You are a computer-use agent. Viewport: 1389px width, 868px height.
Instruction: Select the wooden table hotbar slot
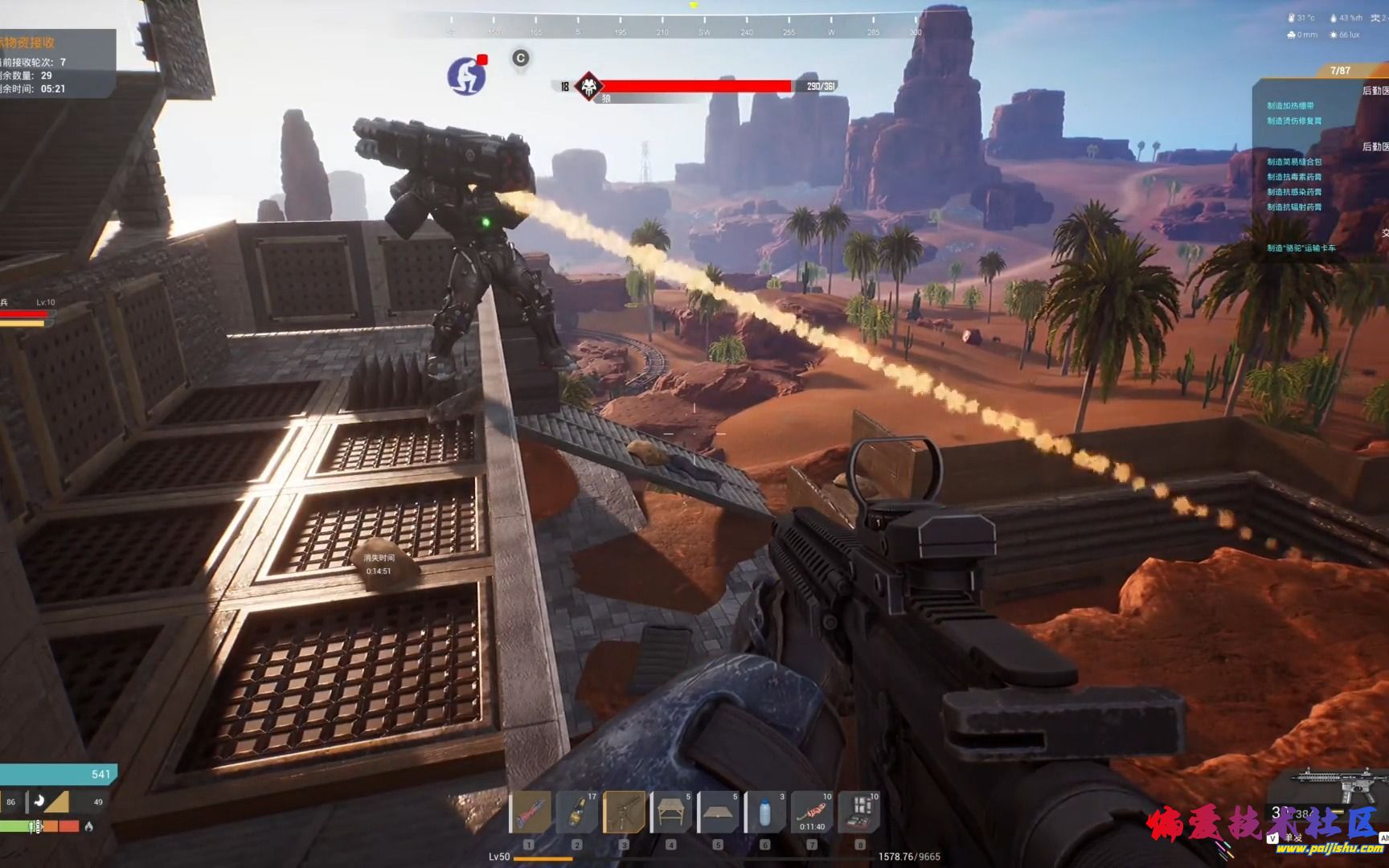pos(671,813)
